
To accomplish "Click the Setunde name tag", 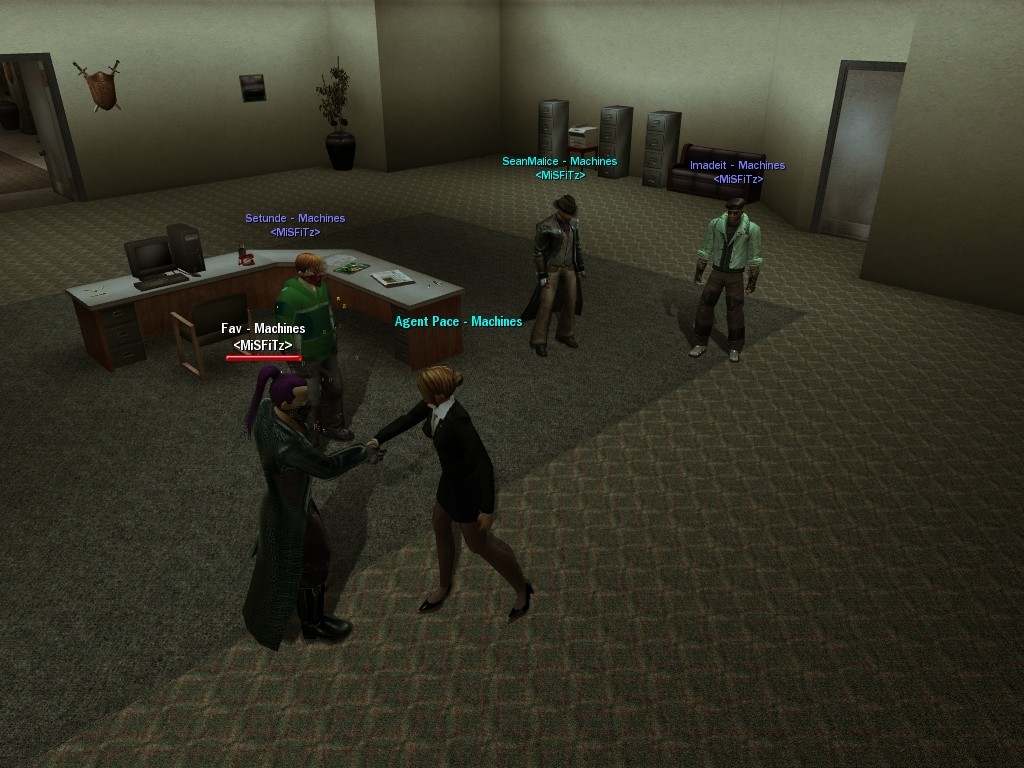I will pyautogui.click(x=295, y=218).
